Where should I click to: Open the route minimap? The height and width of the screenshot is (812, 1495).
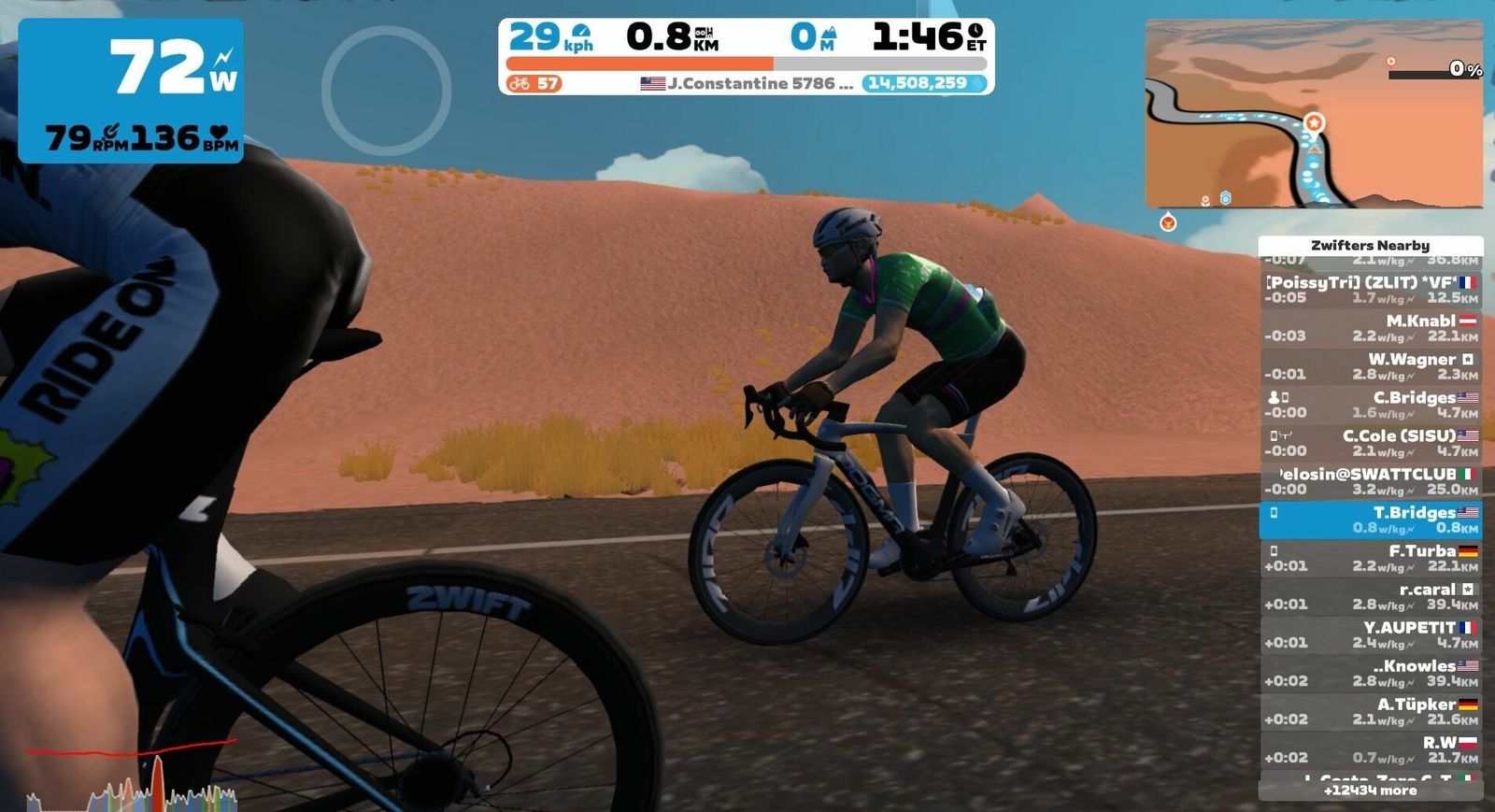[1313, 113]
